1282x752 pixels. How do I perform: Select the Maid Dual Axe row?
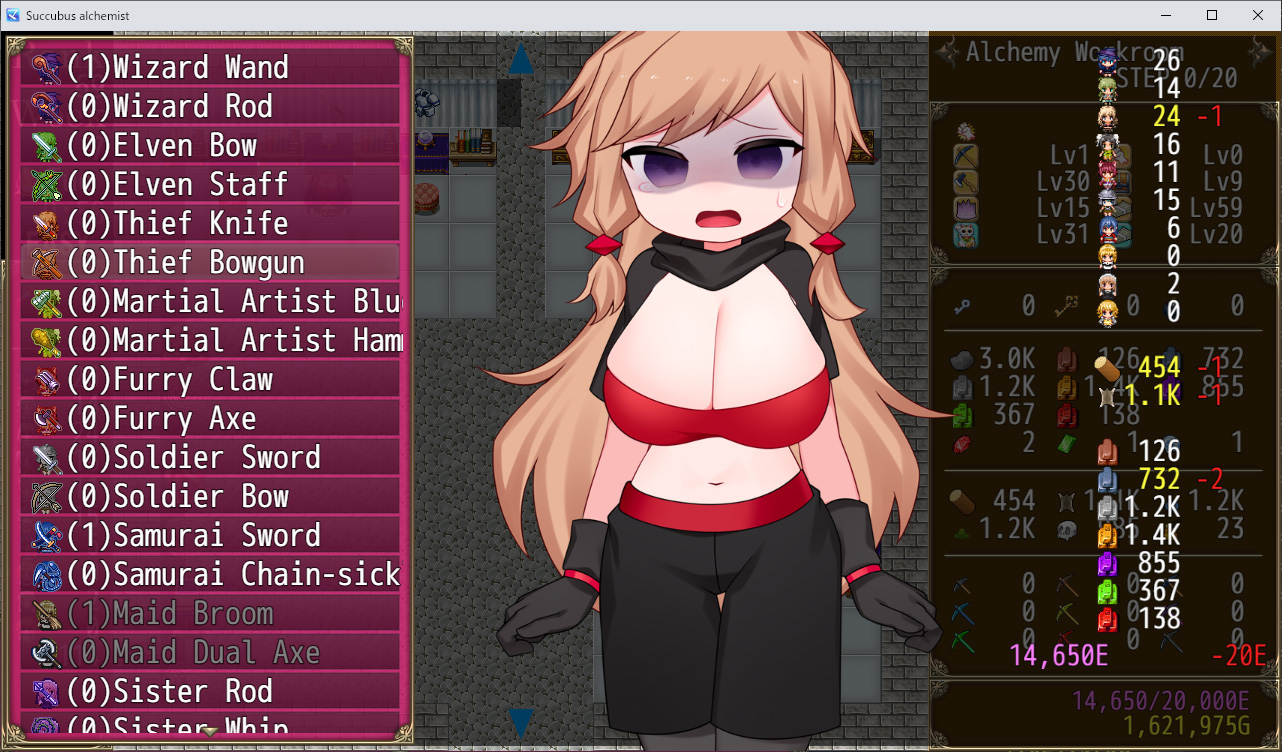(x=210, y=652)
